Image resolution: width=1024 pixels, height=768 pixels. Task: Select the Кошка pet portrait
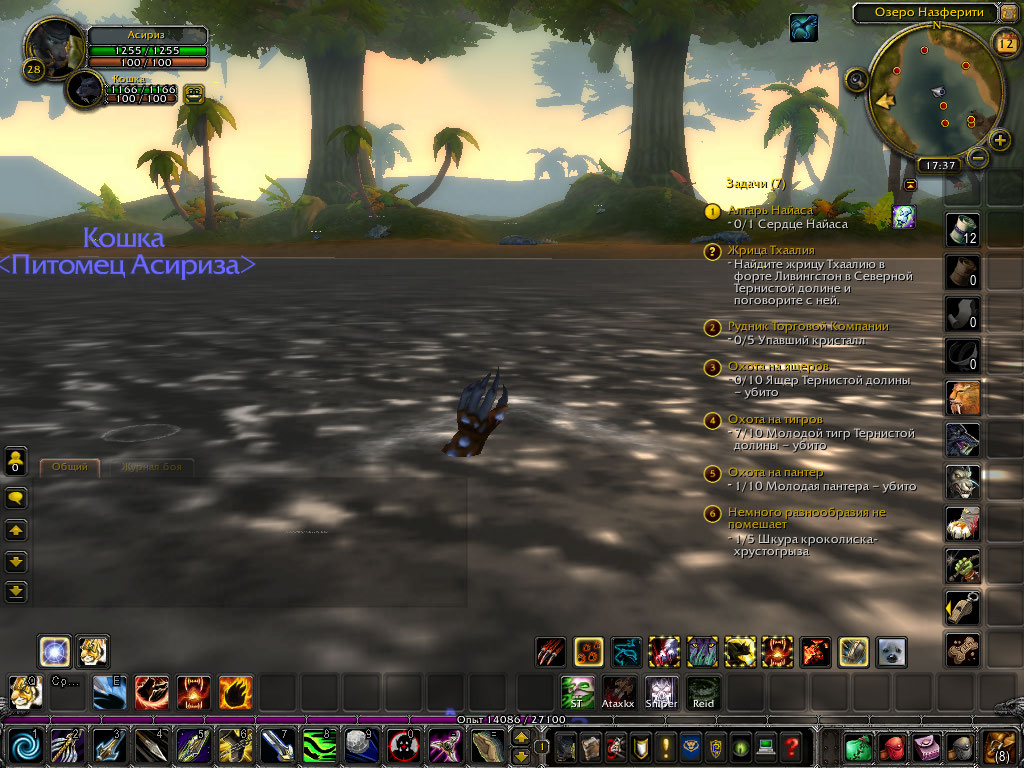[87, 89]
